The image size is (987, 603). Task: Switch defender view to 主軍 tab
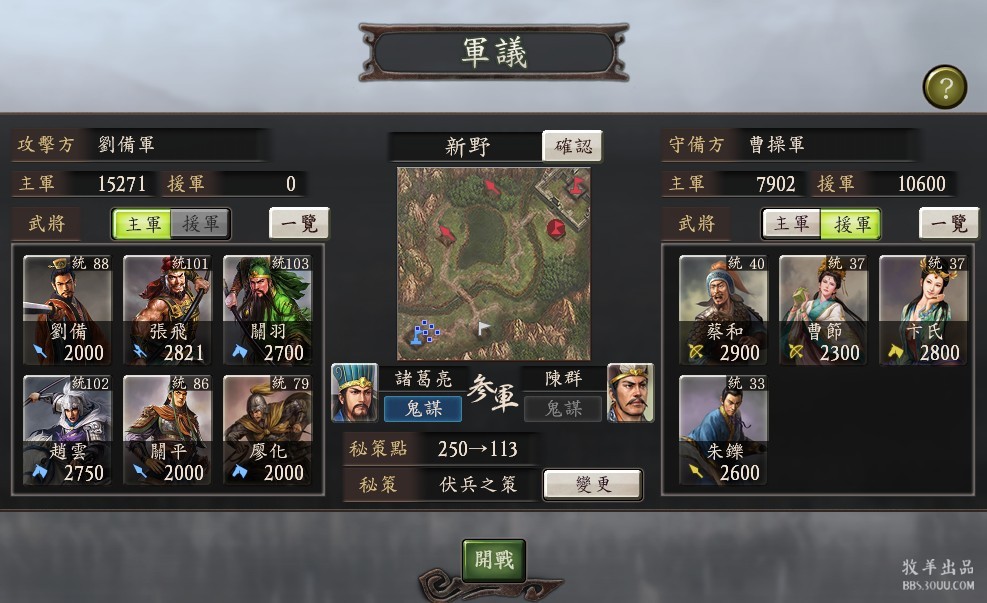(x=792, y=224)
